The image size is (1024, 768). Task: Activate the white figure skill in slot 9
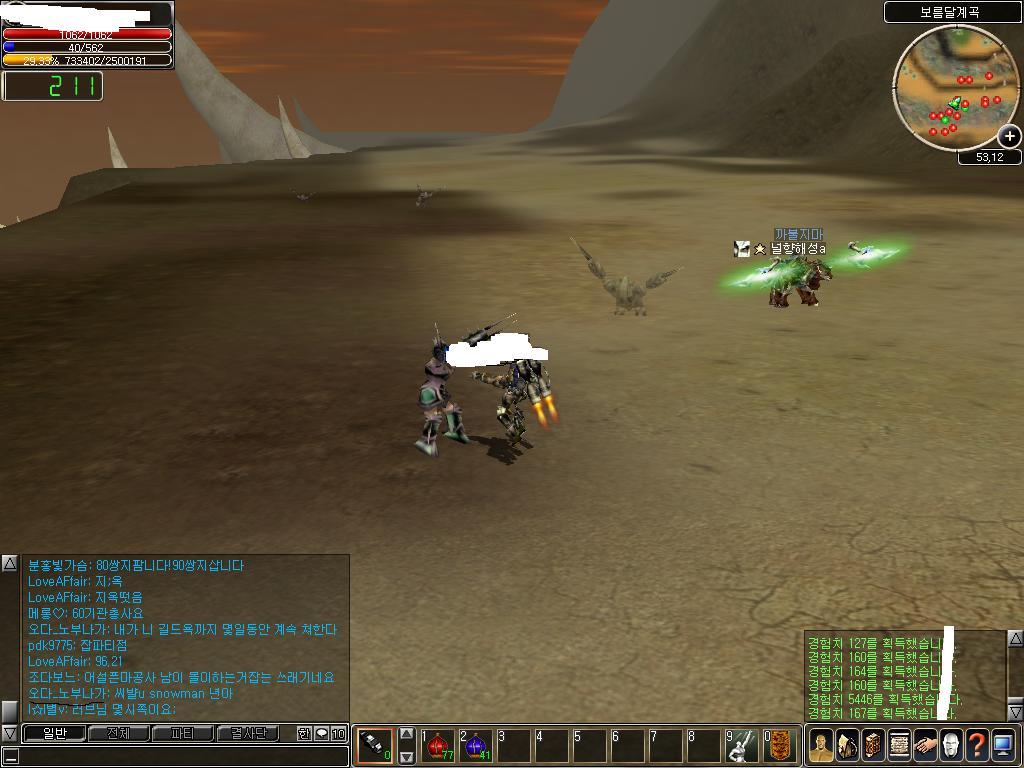[742, 745]
